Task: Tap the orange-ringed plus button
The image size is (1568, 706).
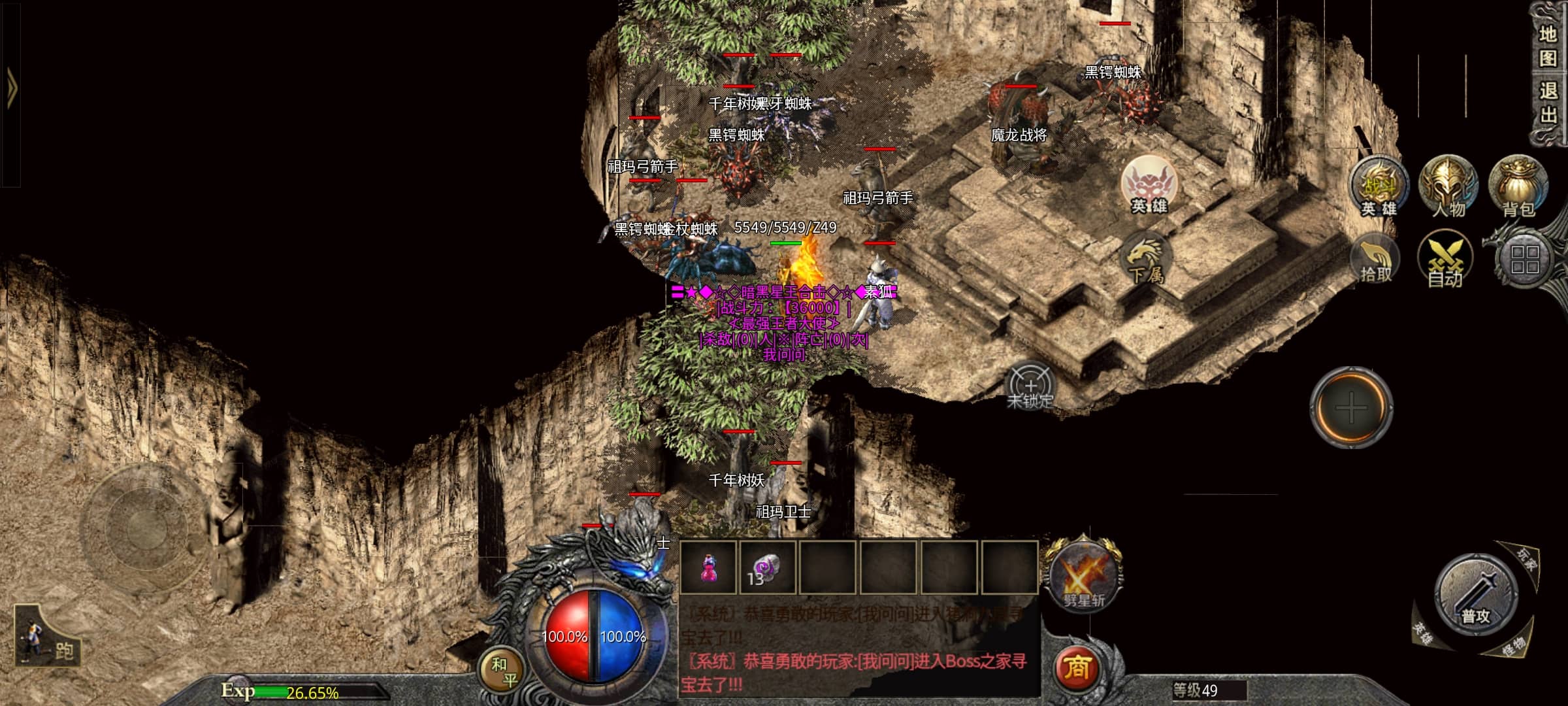Action: pyautogui.click(x=1351, y=408)
